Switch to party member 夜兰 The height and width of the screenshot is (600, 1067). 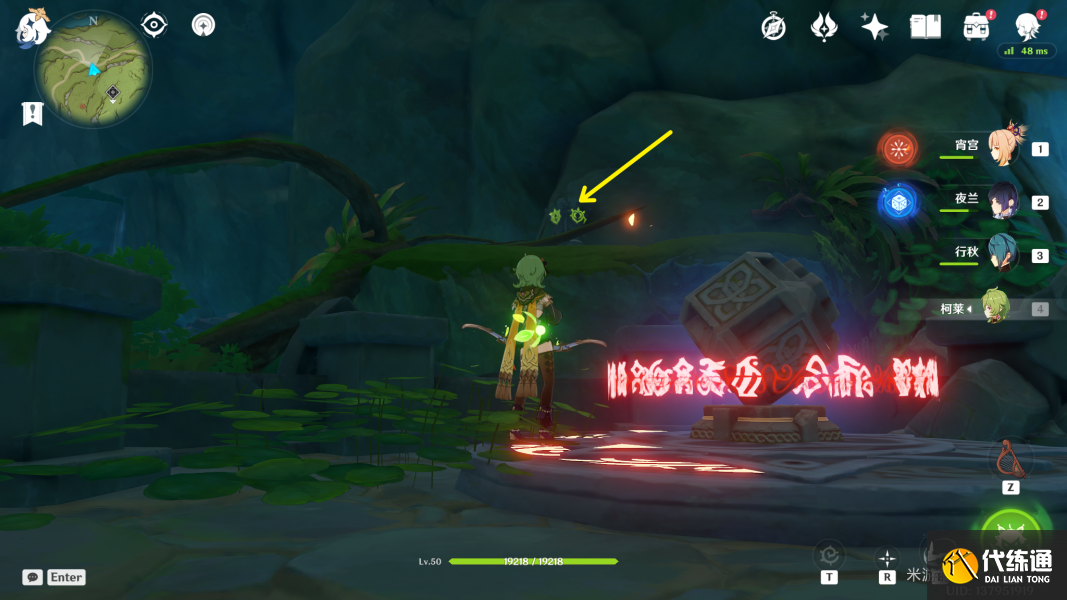click(x=1001, y=202)
